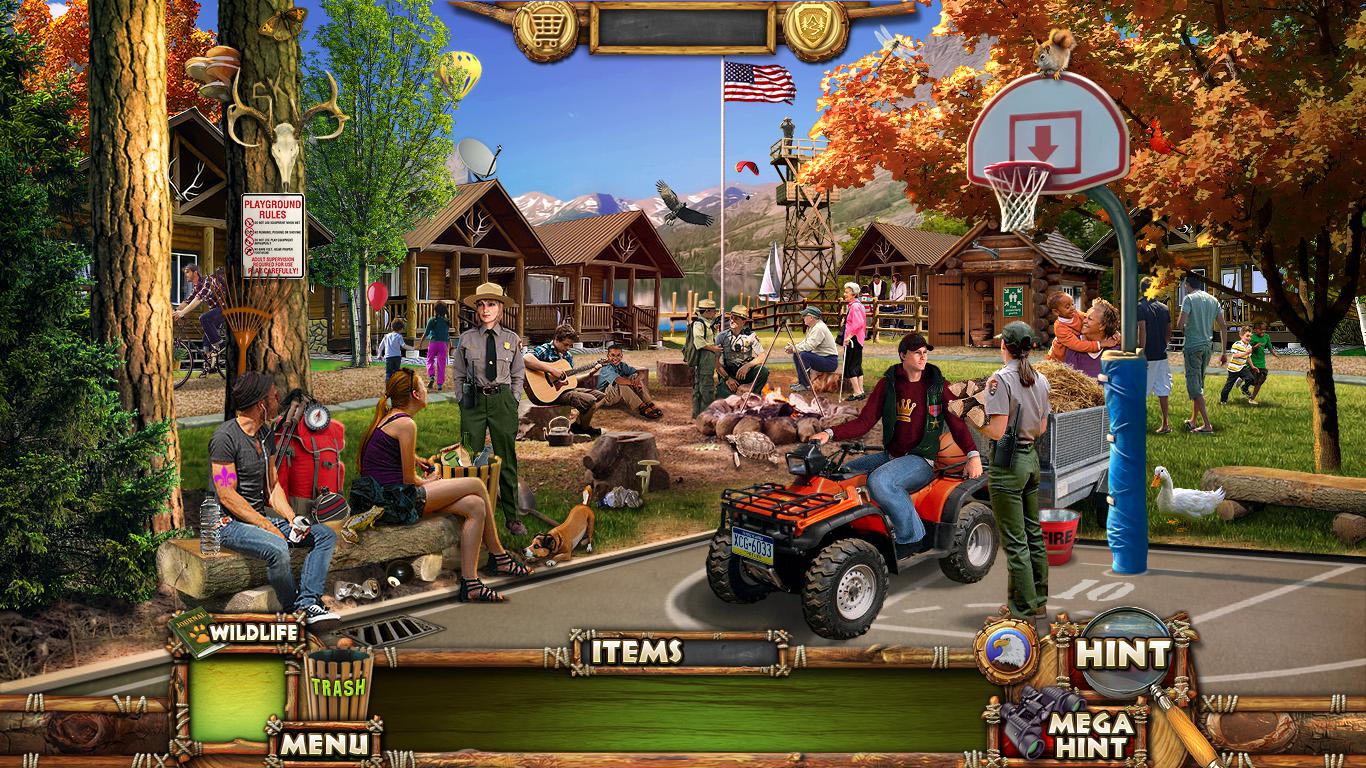
Task: Open the shop cart button
Action: click(545, 28)
